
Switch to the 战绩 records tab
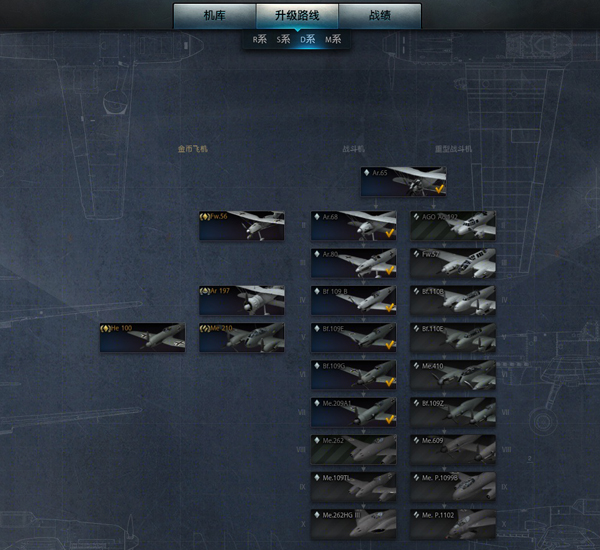pos(380,16)
